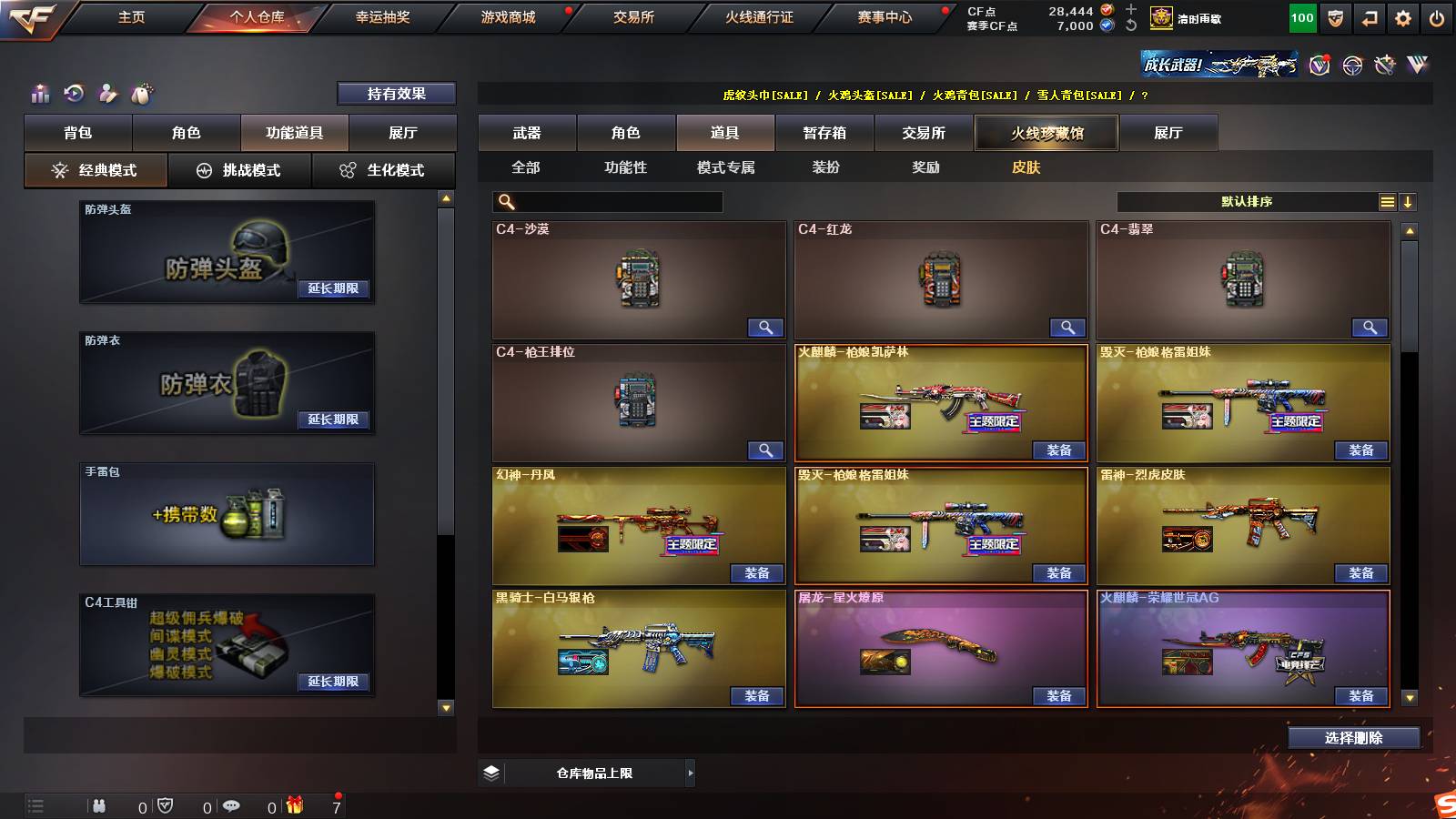Switch to 生化模式 mode filter

(x=384, y=169)
